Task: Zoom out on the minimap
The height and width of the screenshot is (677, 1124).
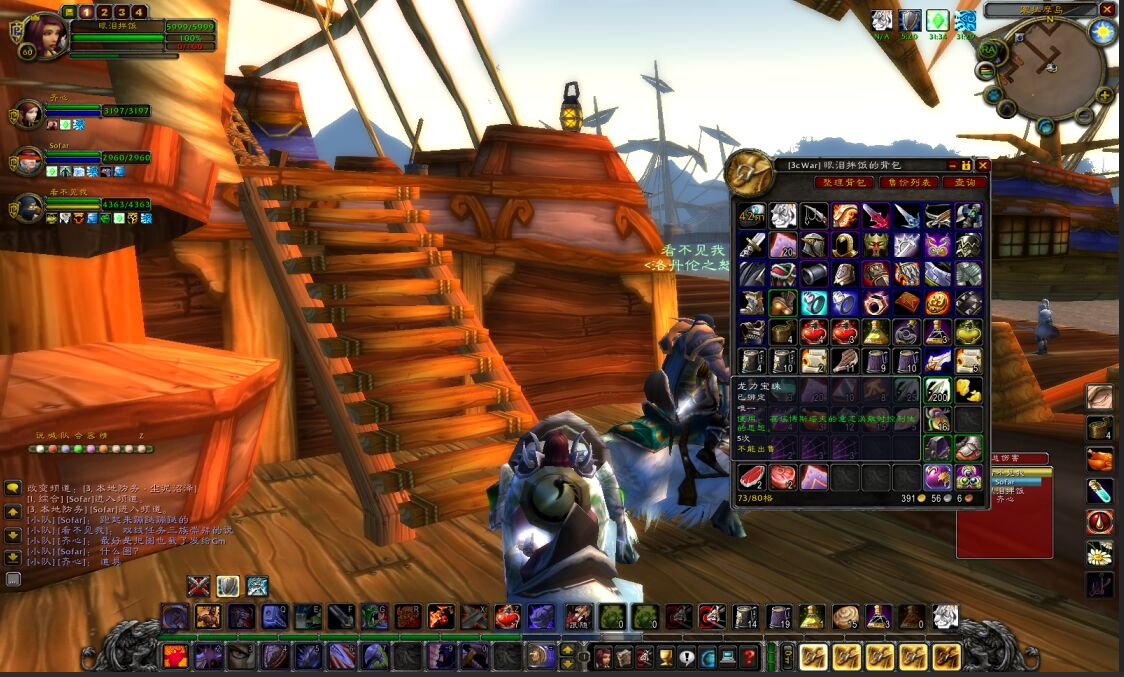Action: pyautogui.click(x=1084, y=115)
